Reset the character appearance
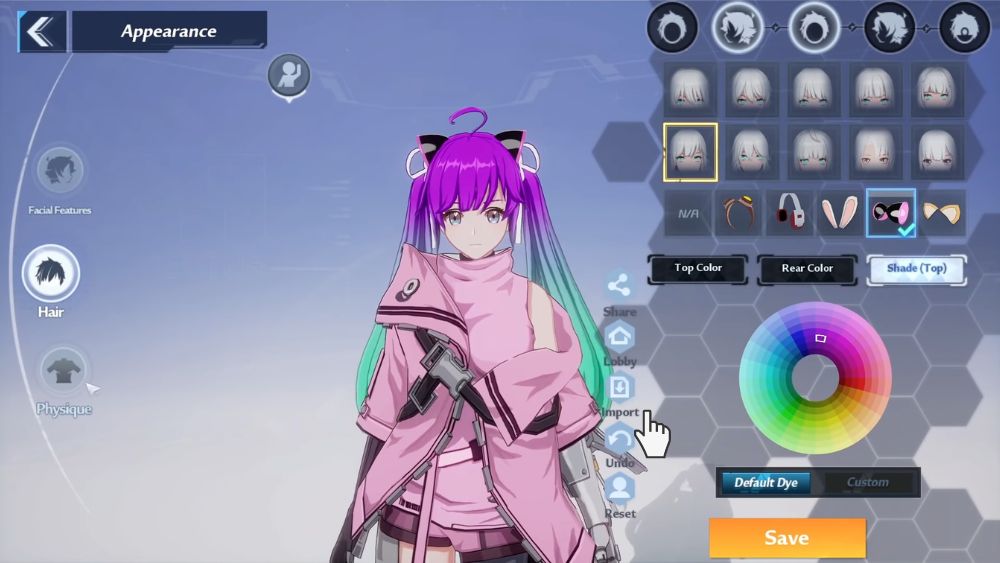 point(620,489)
